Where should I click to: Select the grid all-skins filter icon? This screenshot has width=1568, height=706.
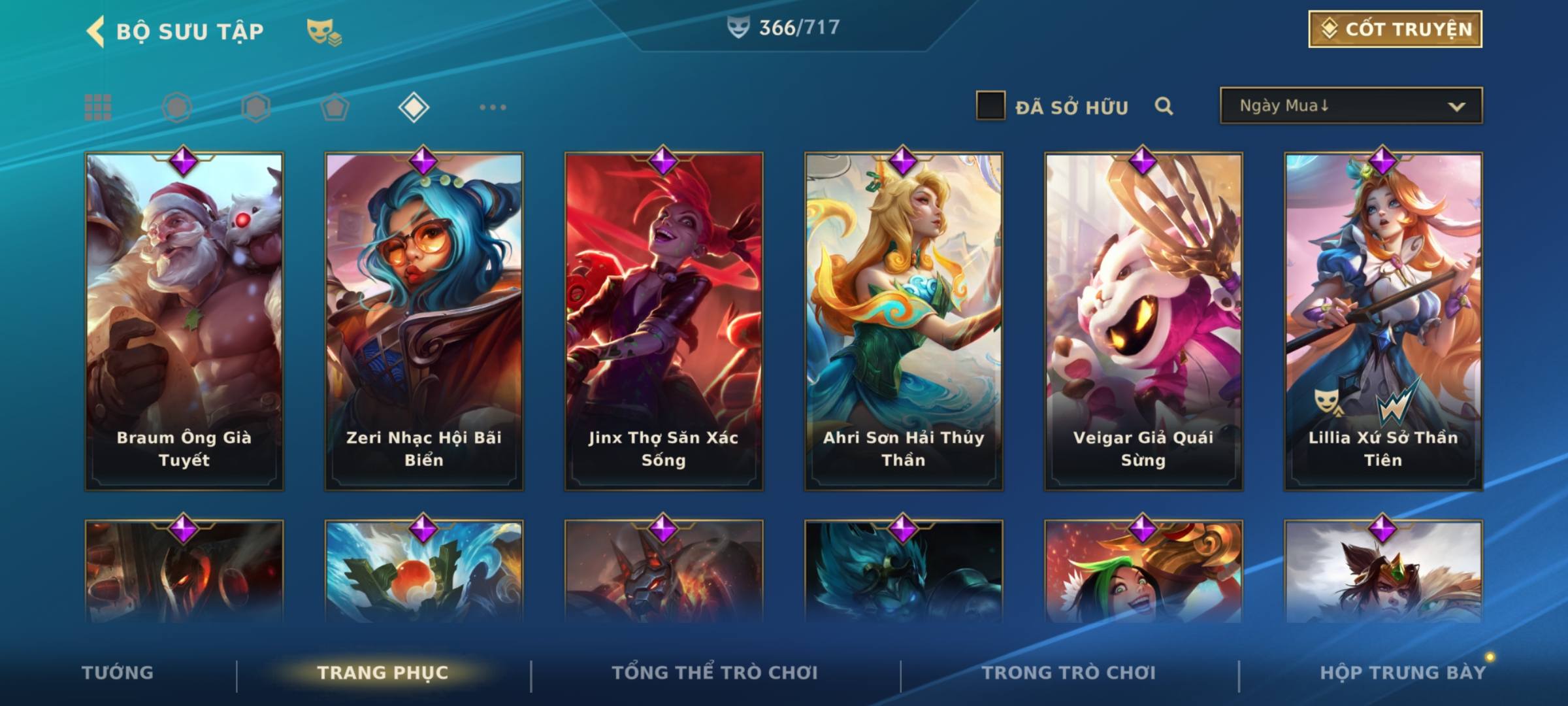point(98,107)
